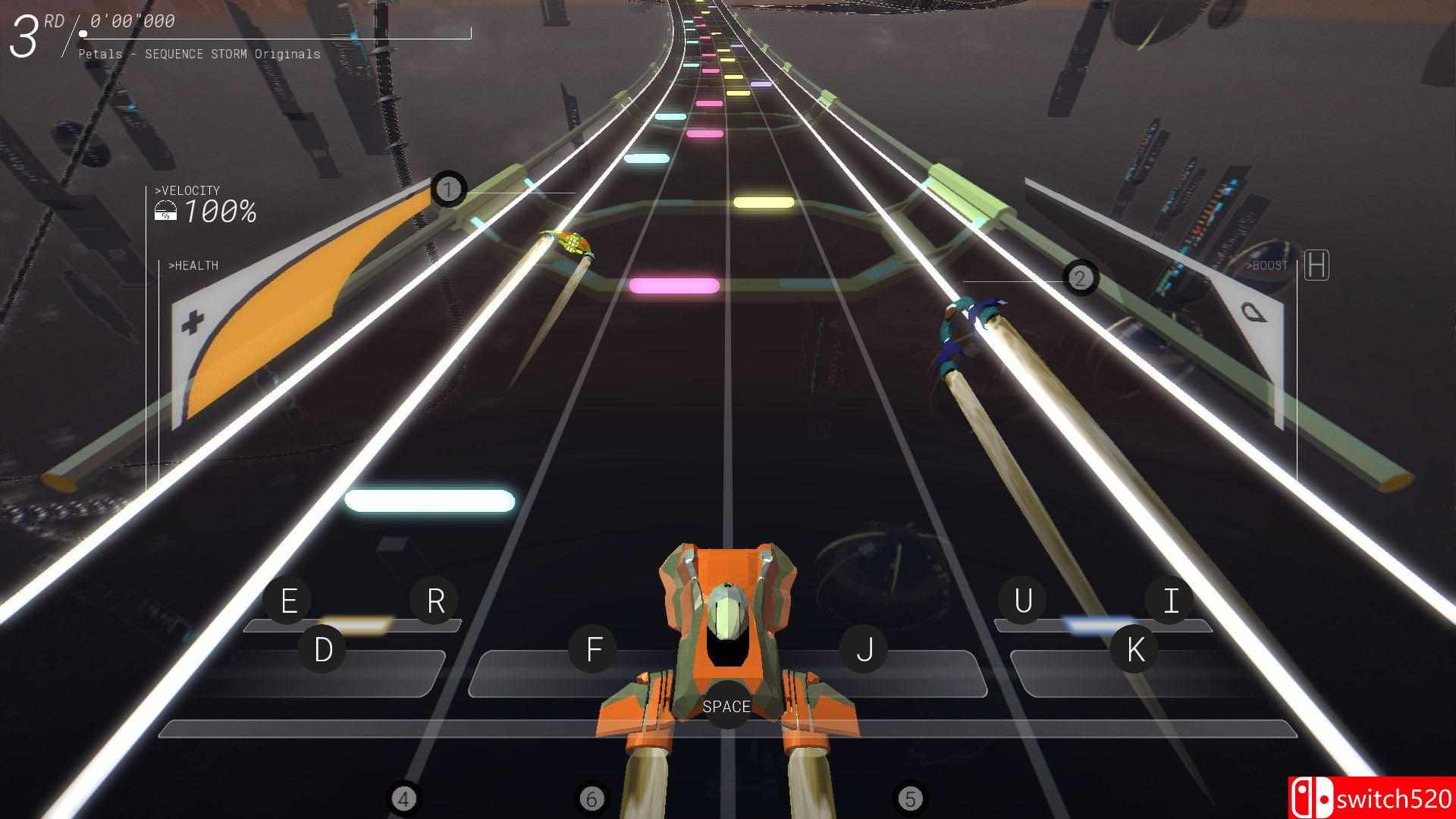Click the D key badge
The width and height of the screenshot is (1456, 819).
coord(325,648)
